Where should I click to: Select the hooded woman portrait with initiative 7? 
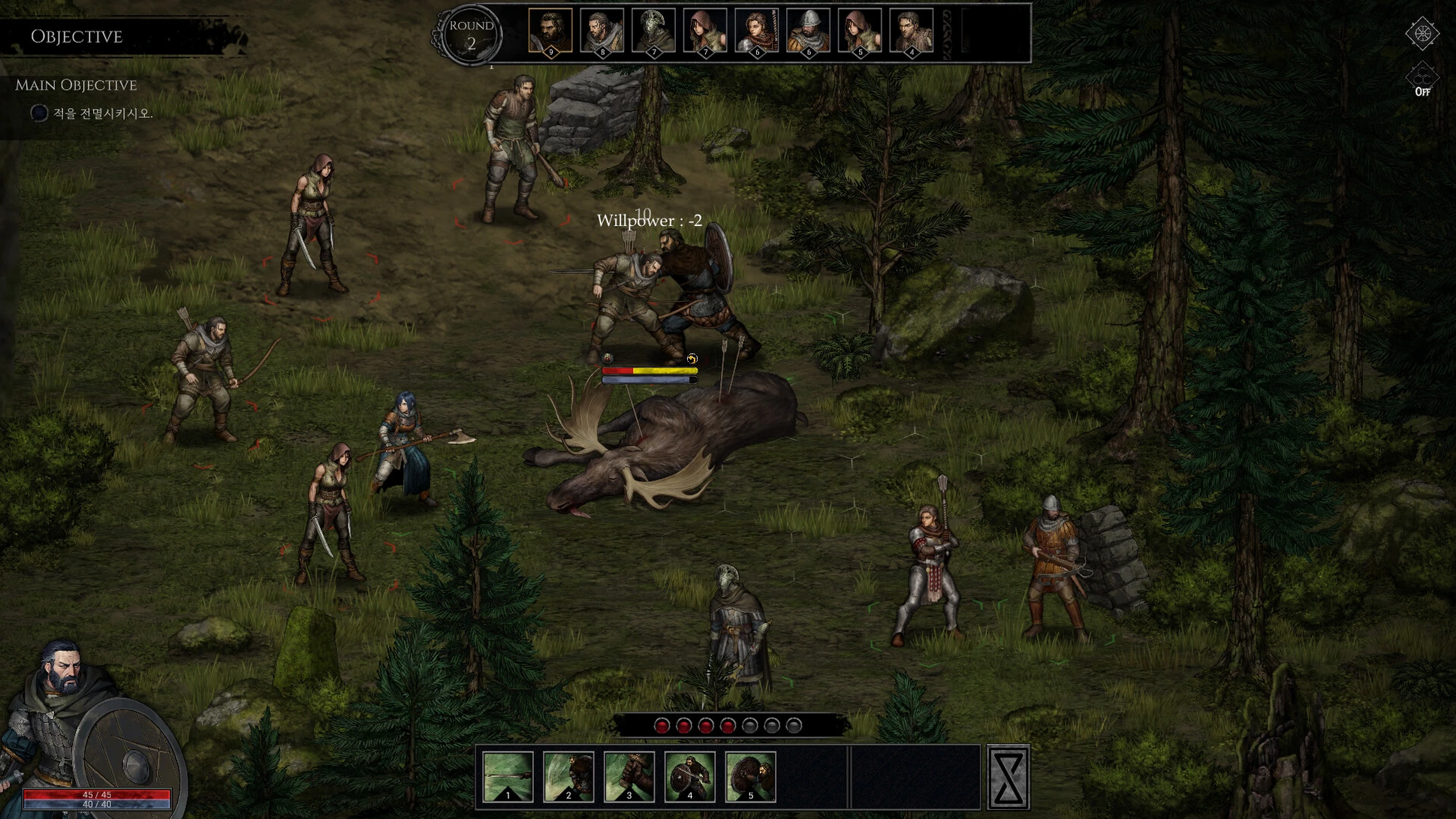(705, 31)
